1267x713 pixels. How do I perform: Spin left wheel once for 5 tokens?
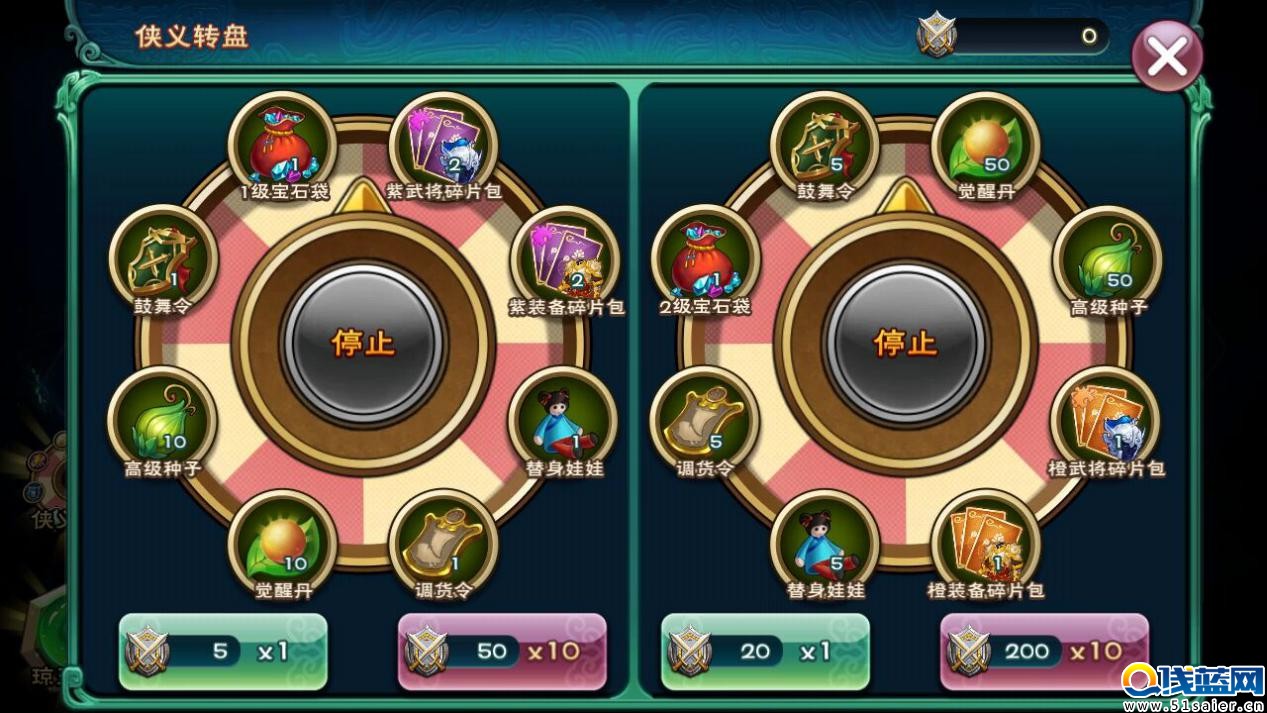[x=223, y=652]
